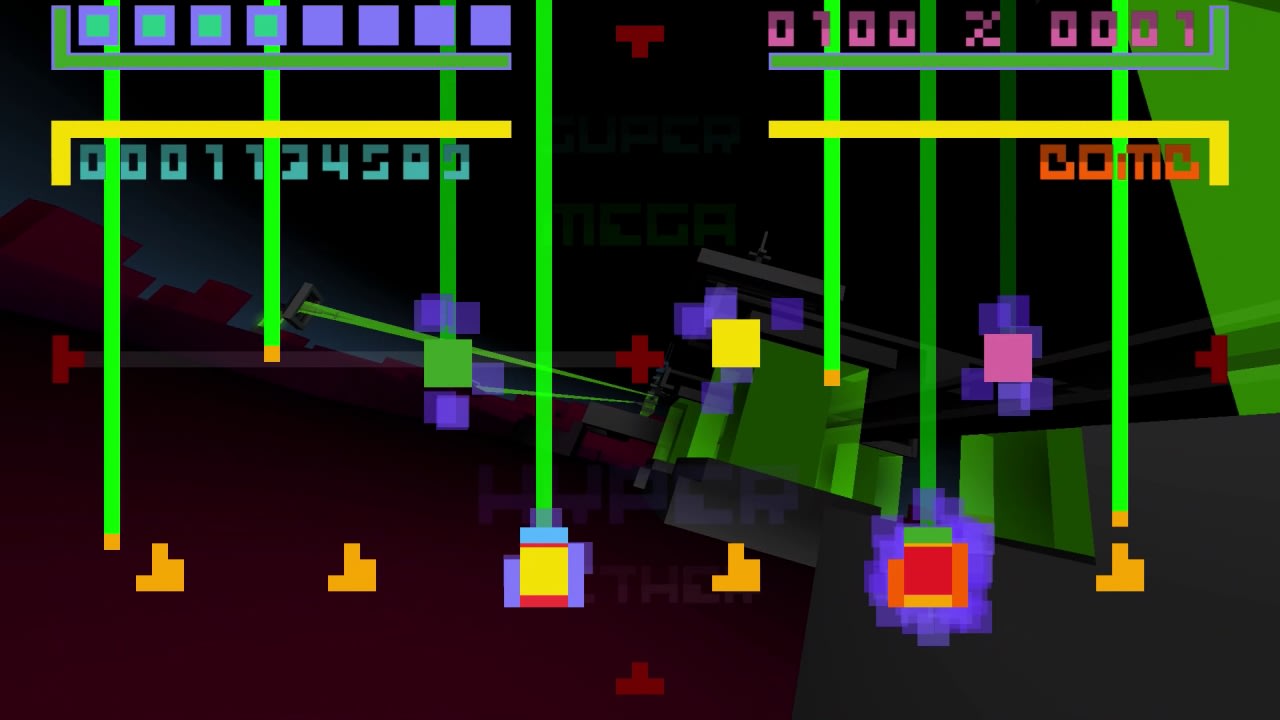Target the red cube surrounded by purple glow

click(x=930, y=573)
